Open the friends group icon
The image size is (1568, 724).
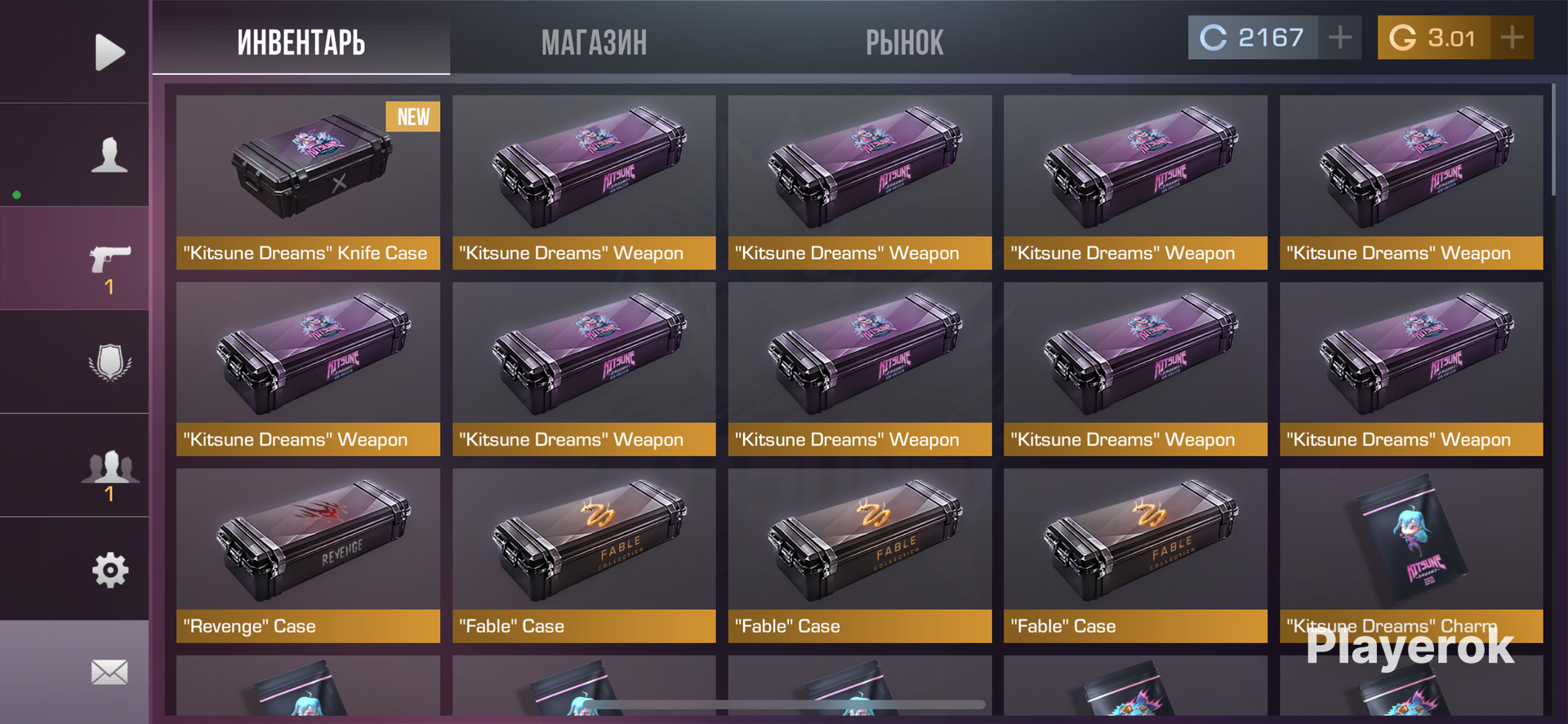[109, 467]
